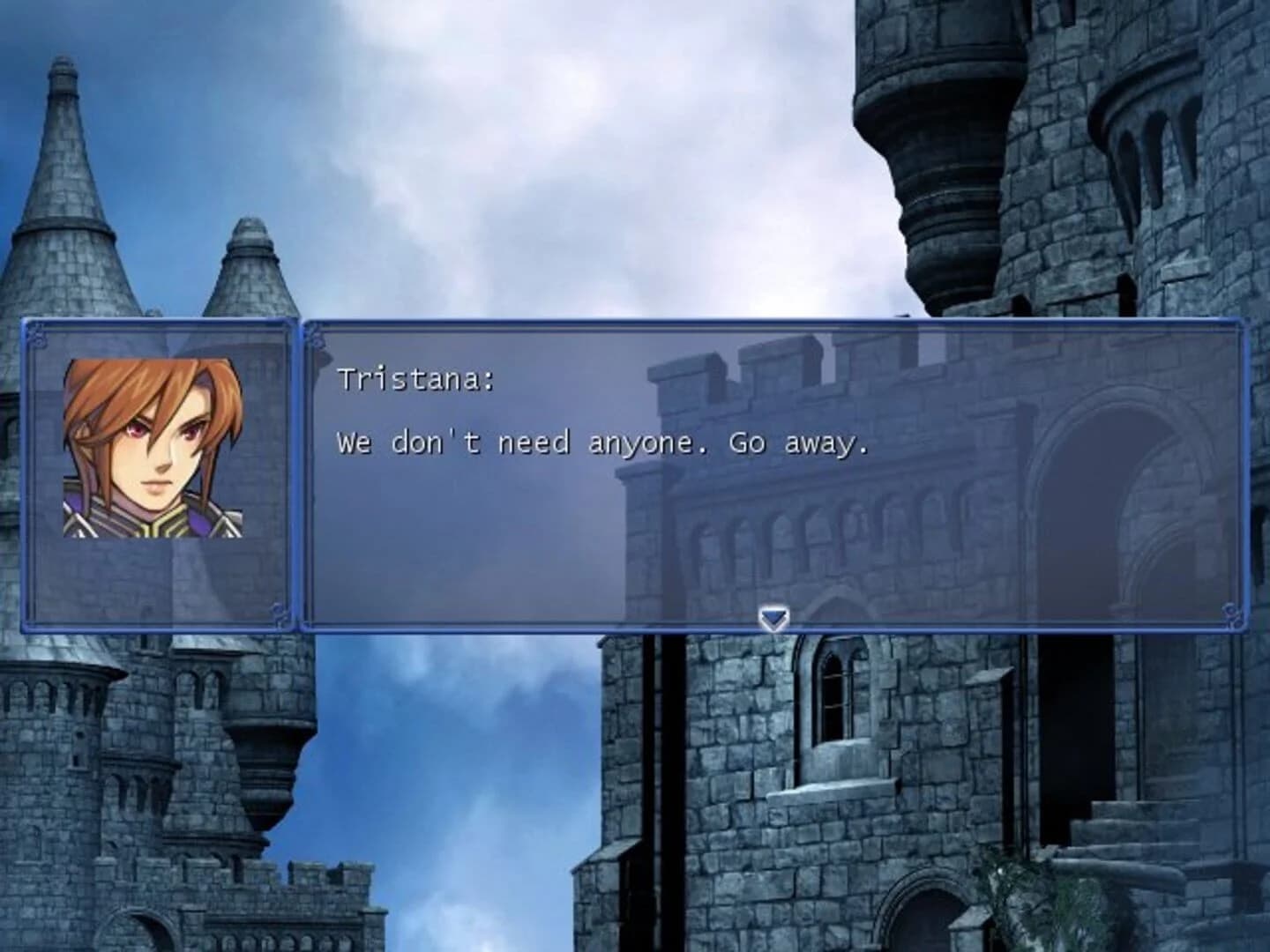
Task: Click the dialogue line 'We don't need anyone. Go away.'
Action: pos(604,445)
